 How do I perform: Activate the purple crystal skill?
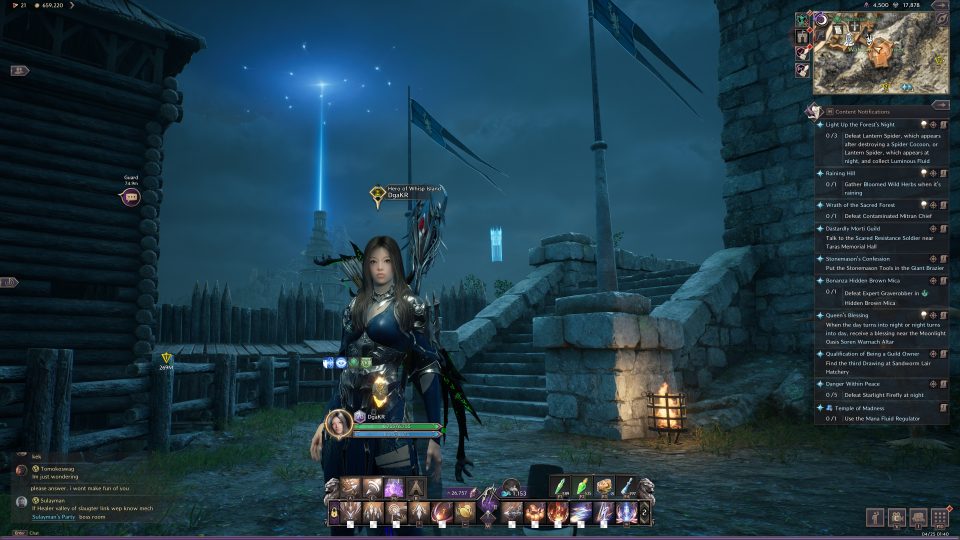click(394, 488)
